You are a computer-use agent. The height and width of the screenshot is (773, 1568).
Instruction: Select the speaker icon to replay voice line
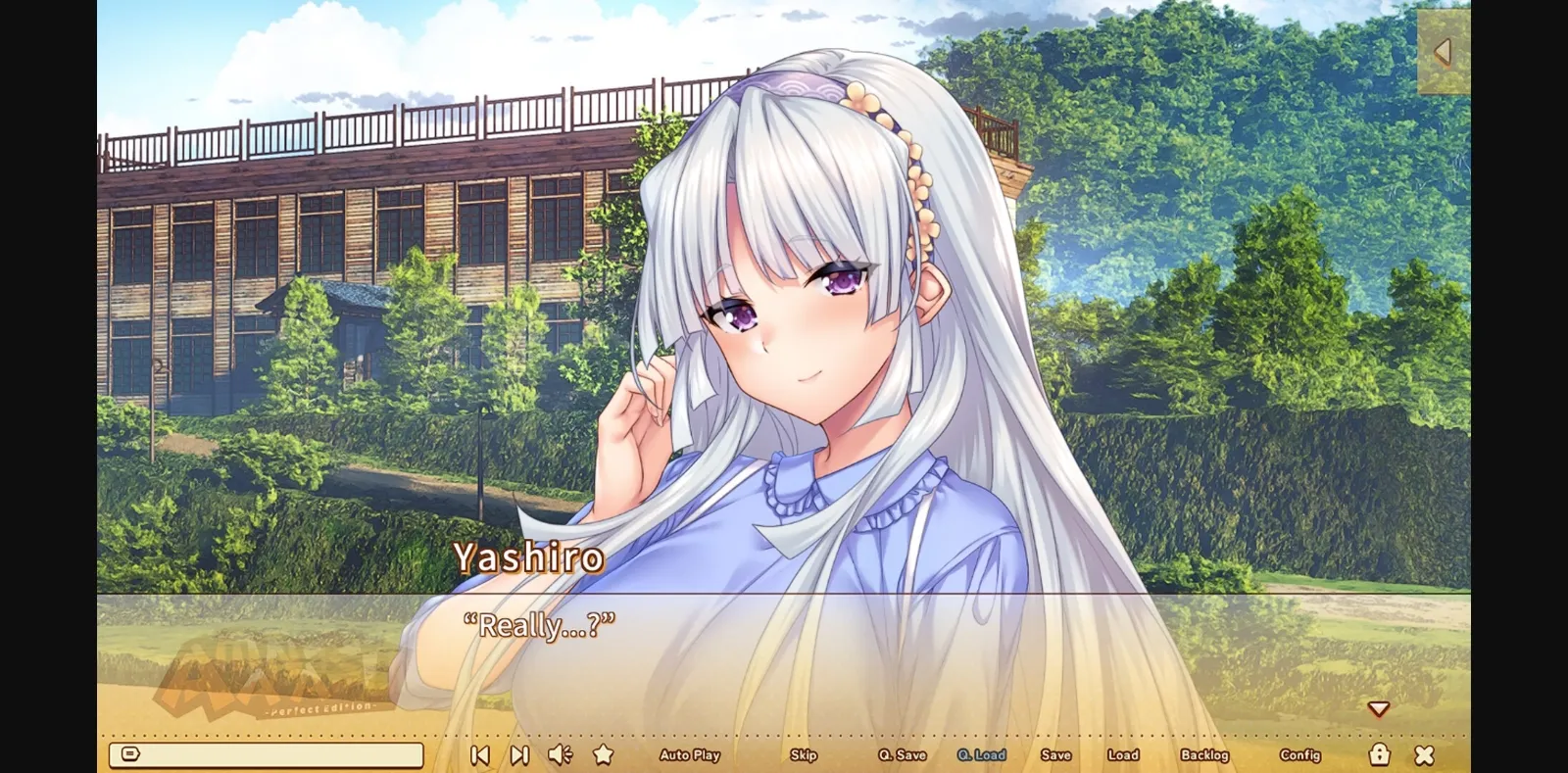(560, 754)
